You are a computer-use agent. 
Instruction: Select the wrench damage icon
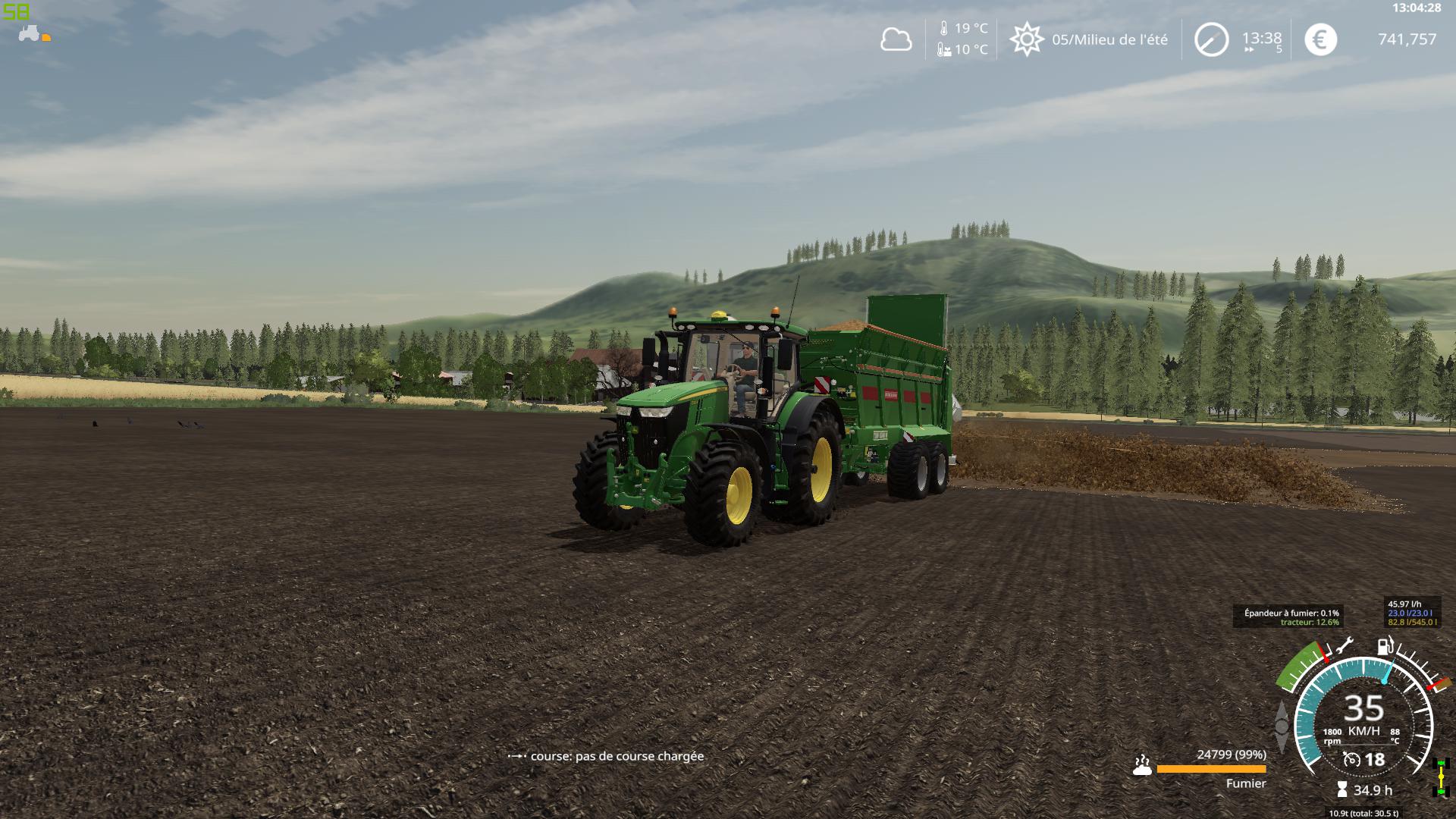(1345, 646)
